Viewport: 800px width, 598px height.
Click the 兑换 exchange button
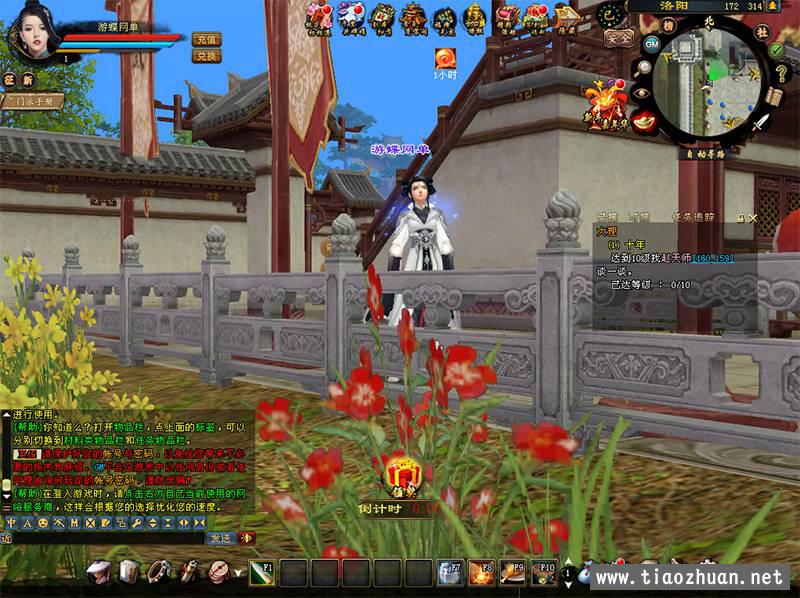click(x=206, y=56)
